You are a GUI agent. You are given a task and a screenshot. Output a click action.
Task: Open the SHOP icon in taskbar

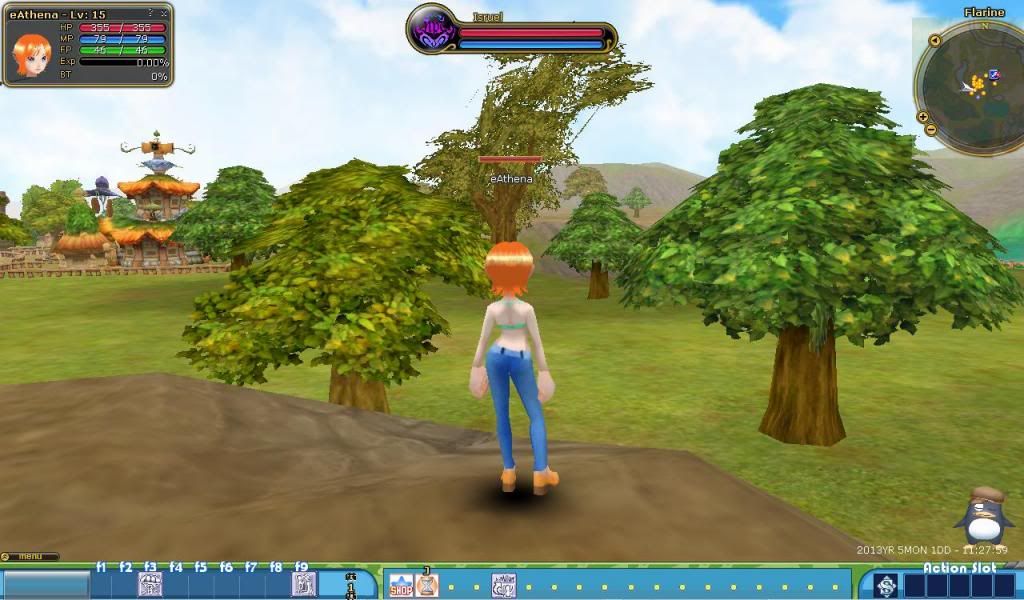[400, 585]
